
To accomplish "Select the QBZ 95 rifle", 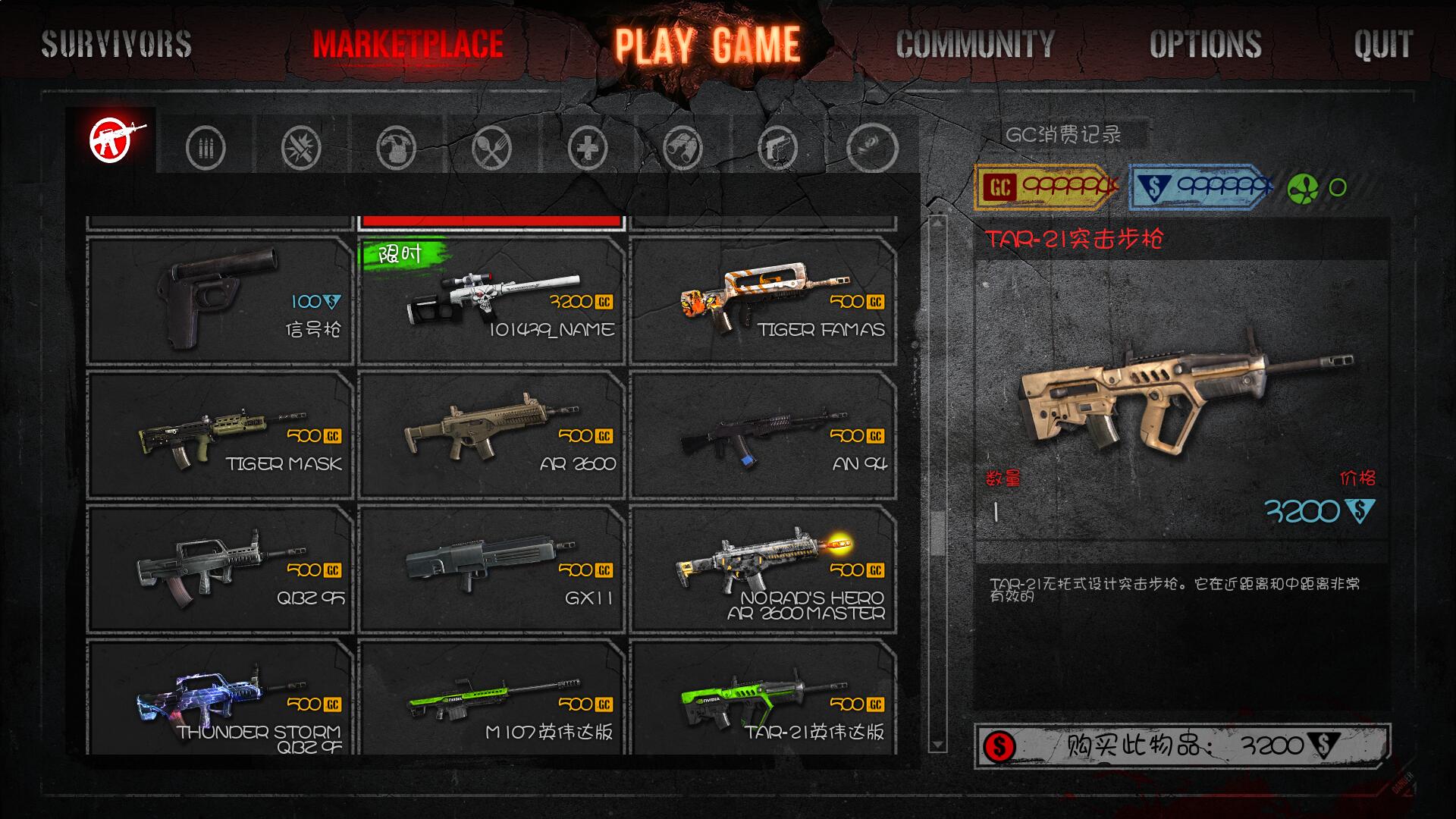I will click(220, 570).
